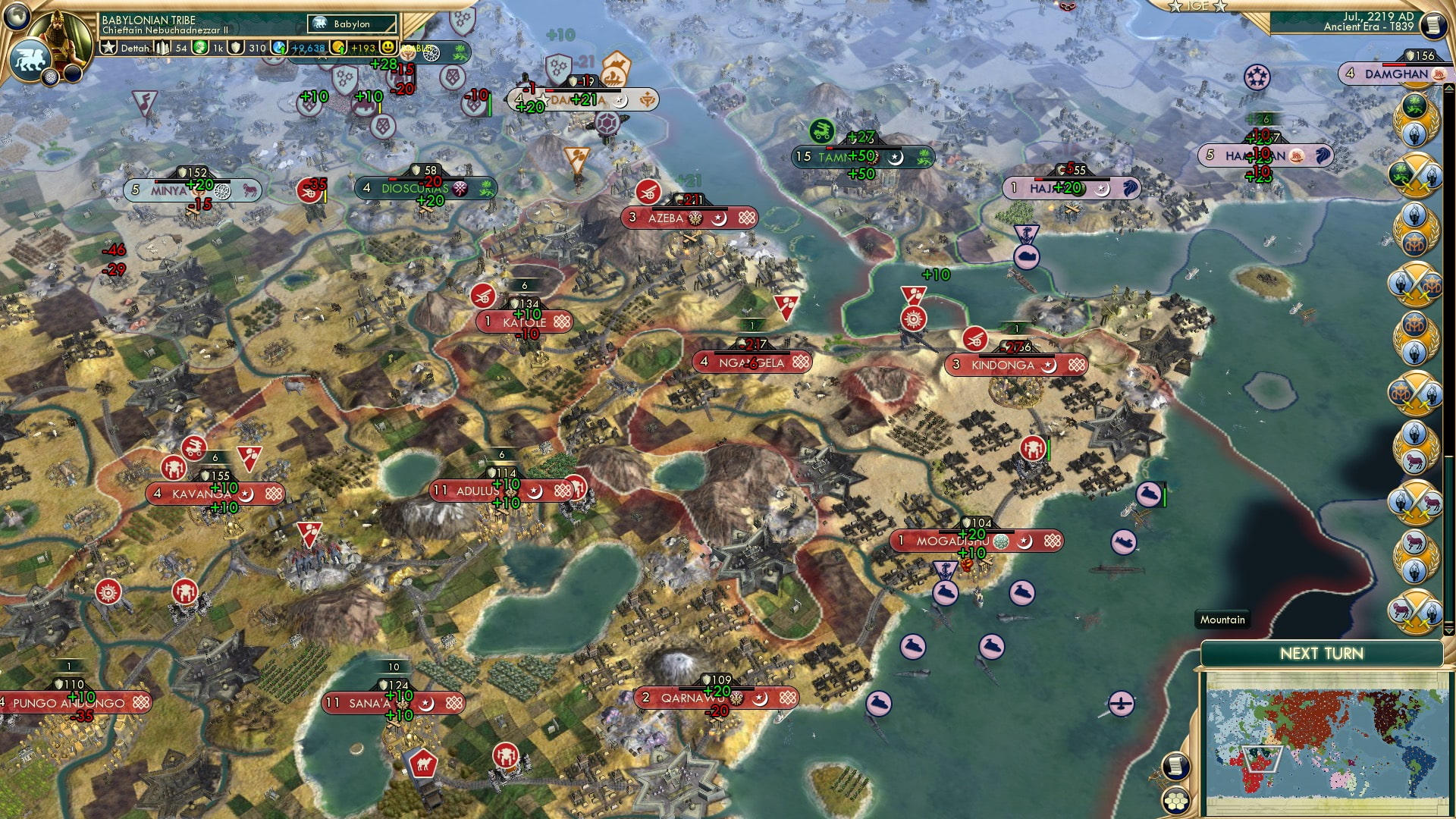
Task: Click the happiness smiley face icon
Action: click(x=387, y=49)
